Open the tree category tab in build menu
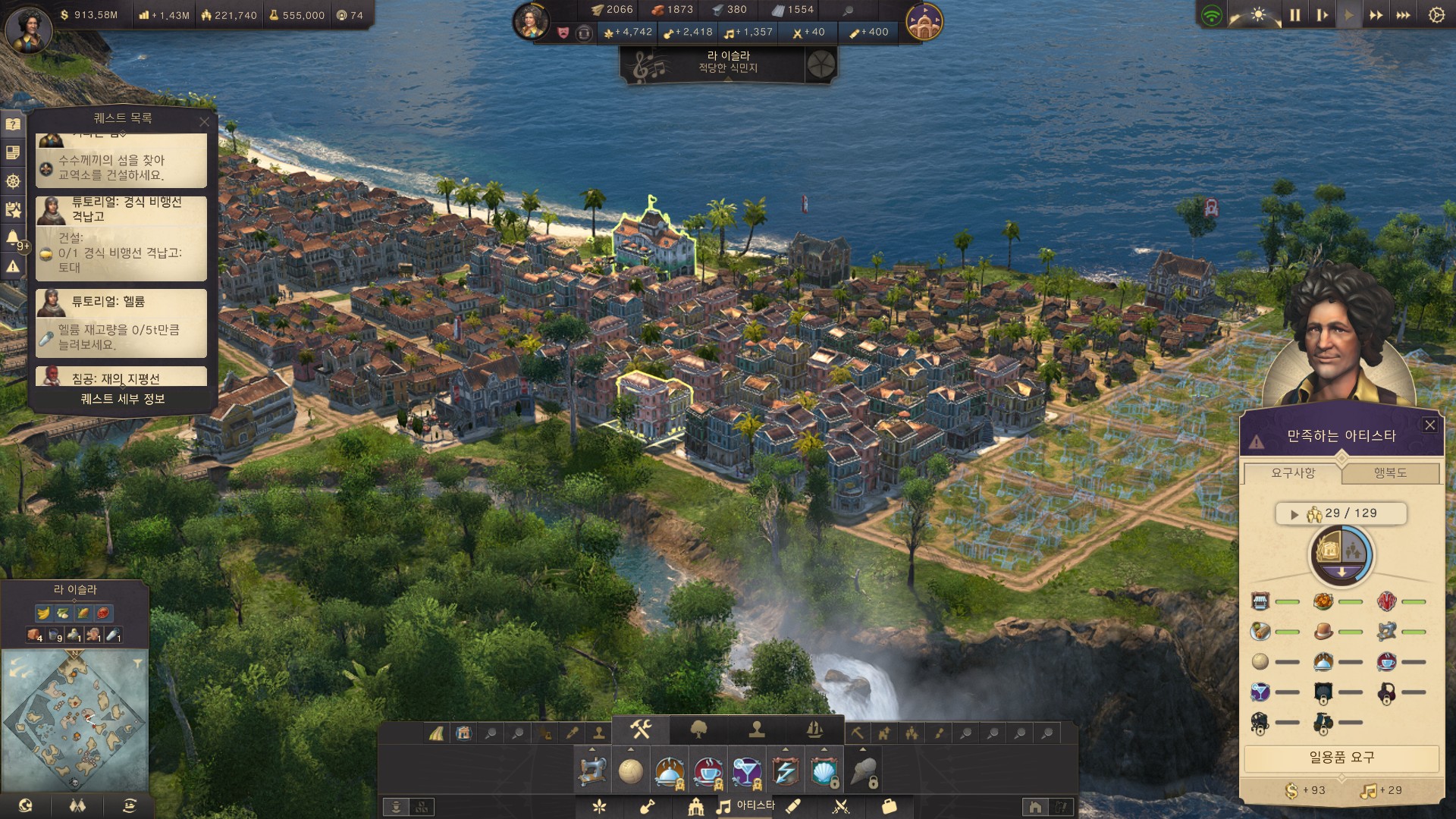Viewport: 1456px width, 819px height. point(698,730)
